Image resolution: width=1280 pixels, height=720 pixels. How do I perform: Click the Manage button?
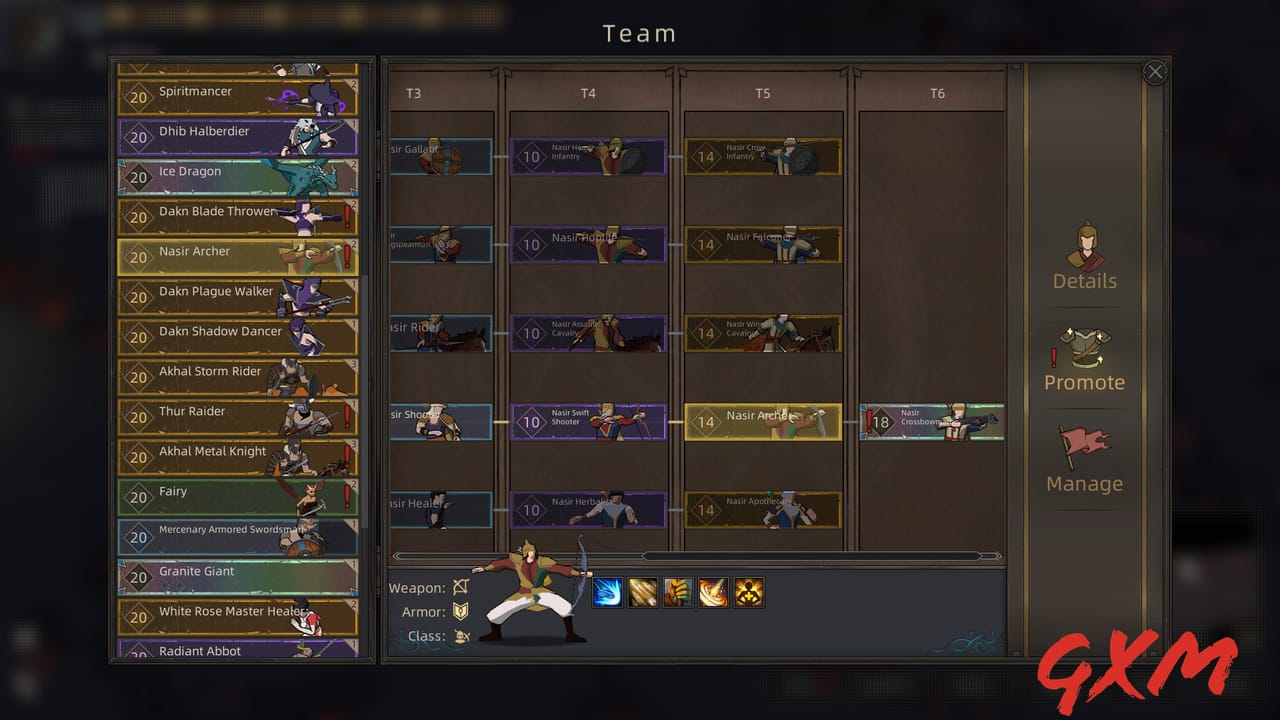1084,483
